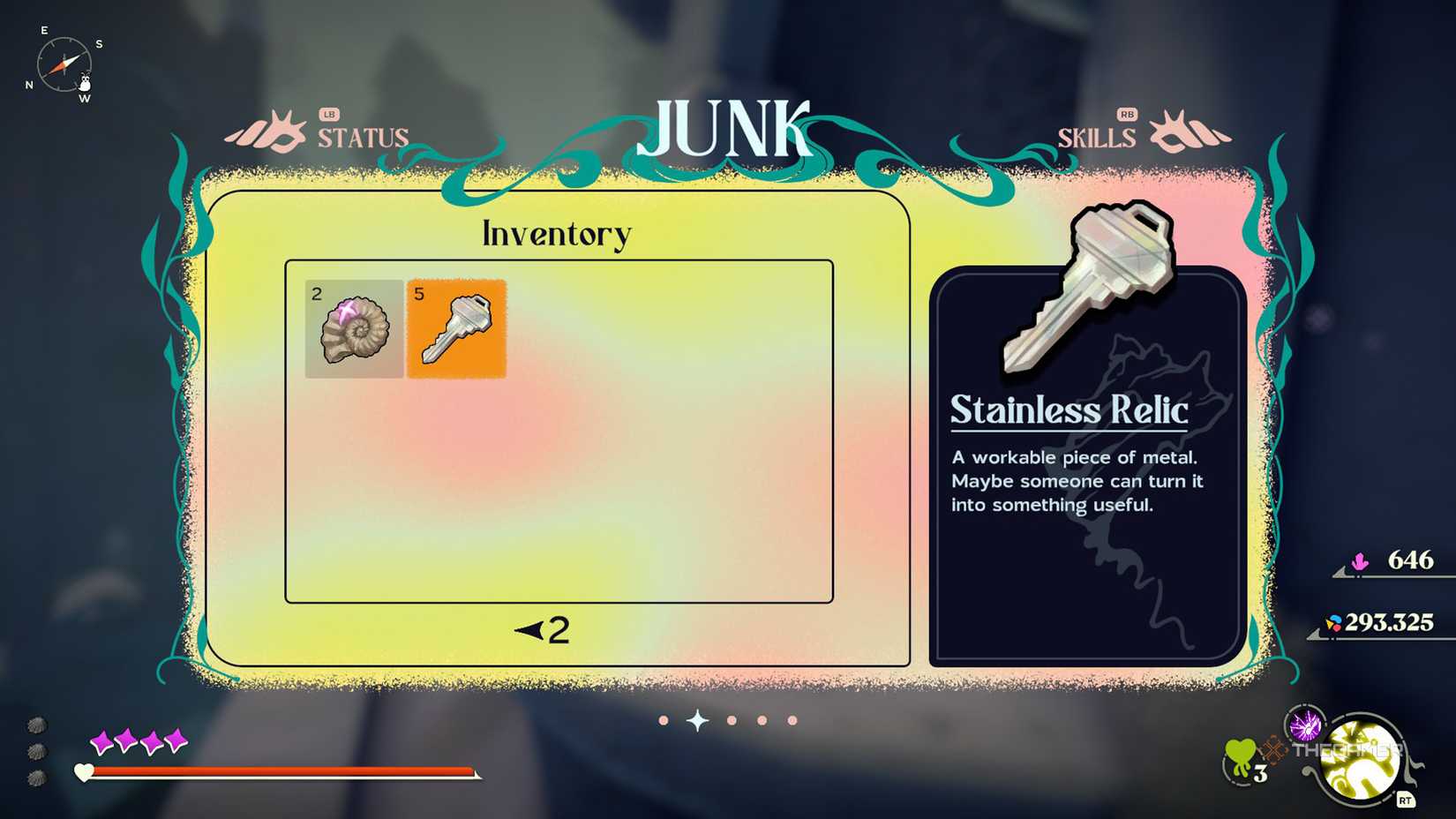Click the Stainless Relic title text
Image resolution: width=1456 pixels, height=819 pixels.
coord(1069,409)
